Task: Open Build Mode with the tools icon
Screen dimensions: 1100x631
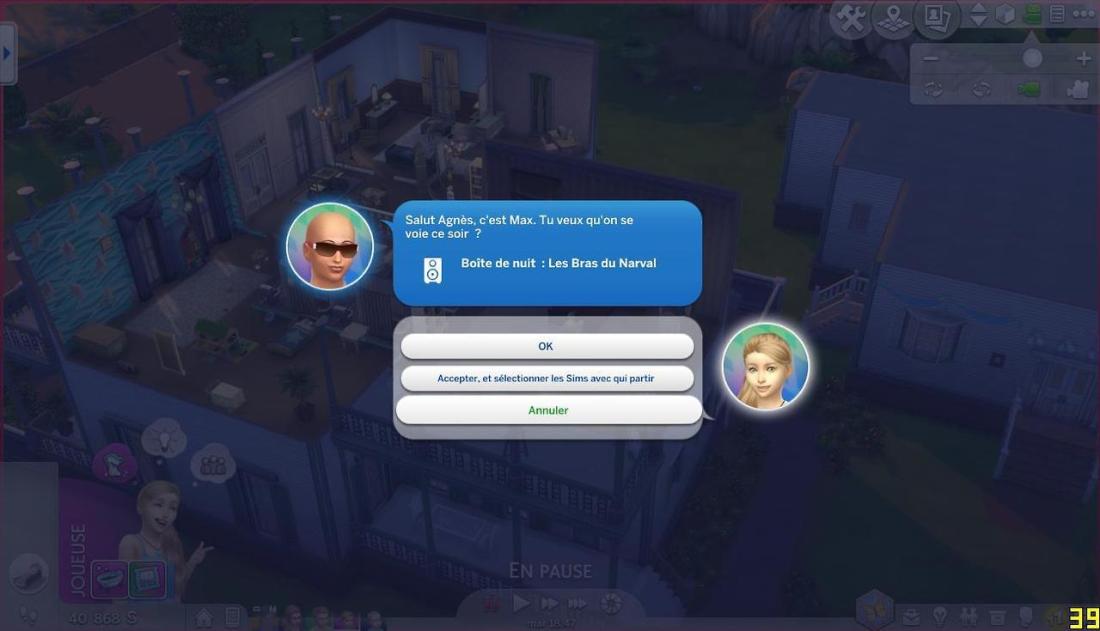Action: [x=850, y=17]
